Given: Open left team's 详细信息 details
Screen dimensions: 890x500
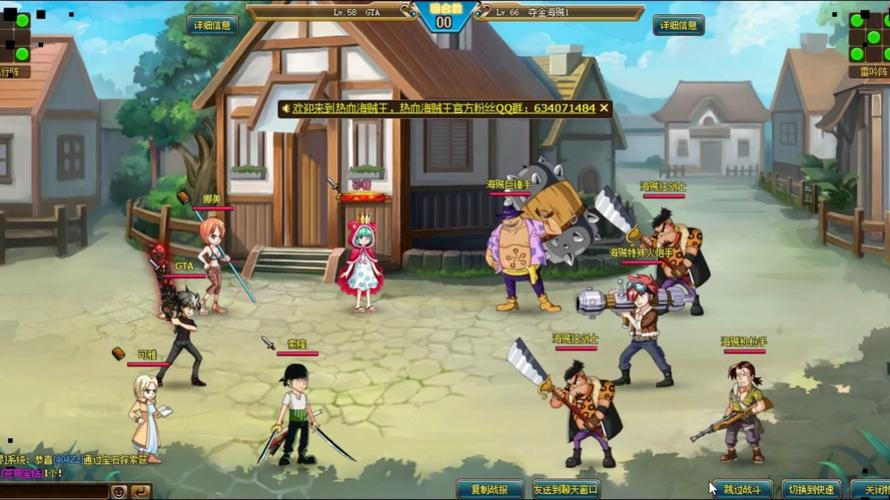Looking at the screenshot, I should (211, 25).
